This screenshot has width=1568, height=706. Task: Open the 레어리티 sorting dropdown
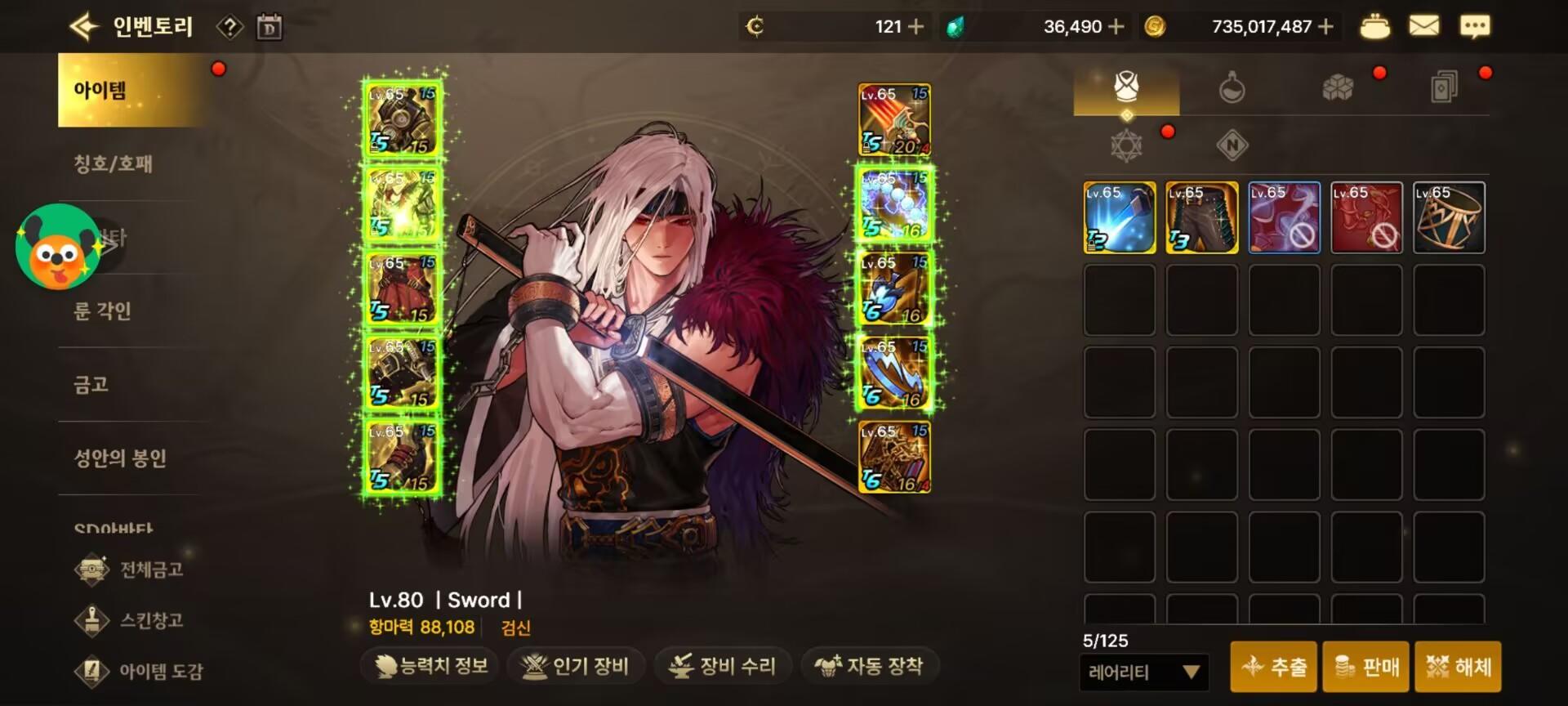tap(1143, 672)
